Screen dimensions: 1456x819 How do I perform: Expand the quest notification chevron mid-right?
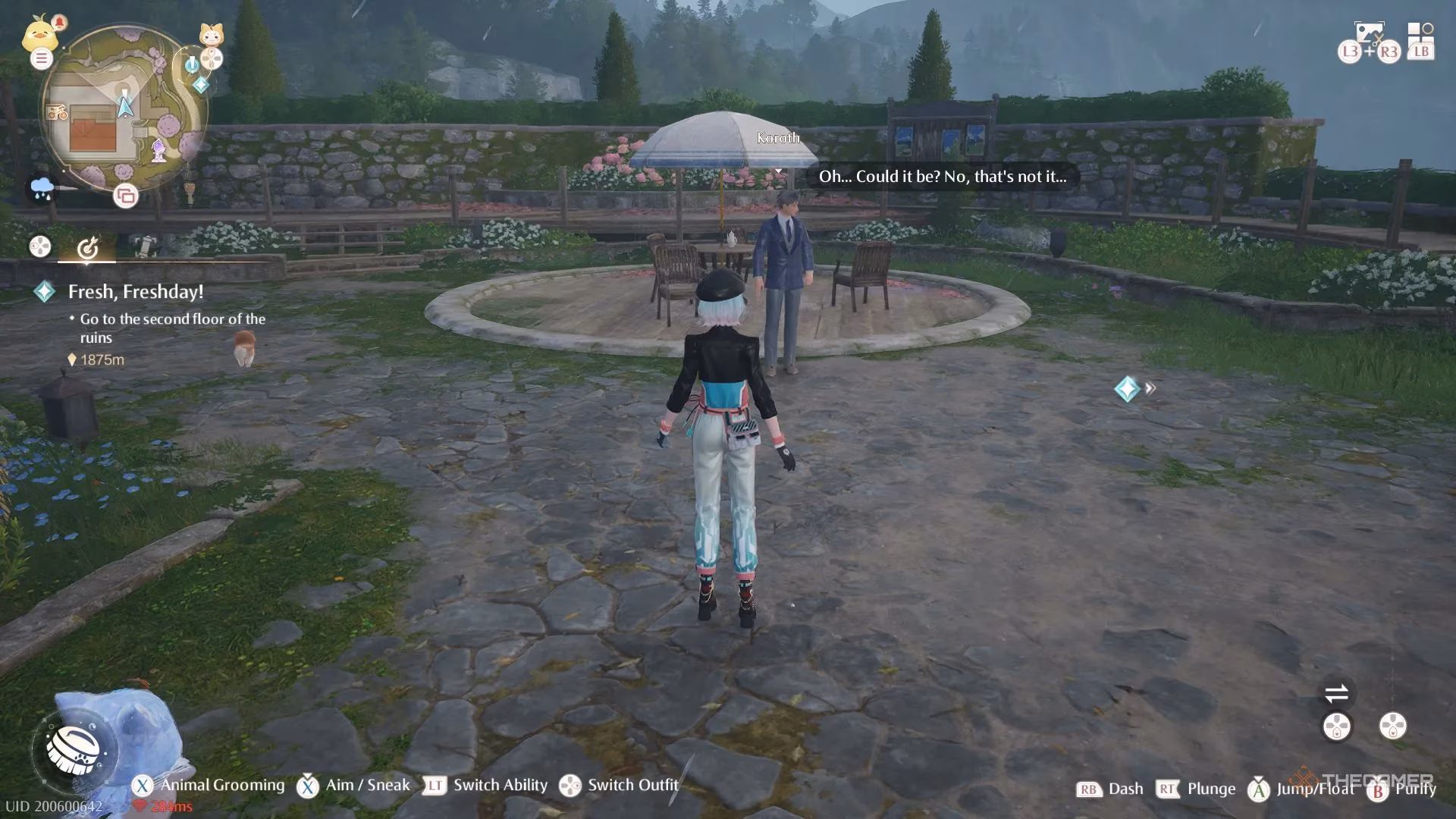point(1151,388)
